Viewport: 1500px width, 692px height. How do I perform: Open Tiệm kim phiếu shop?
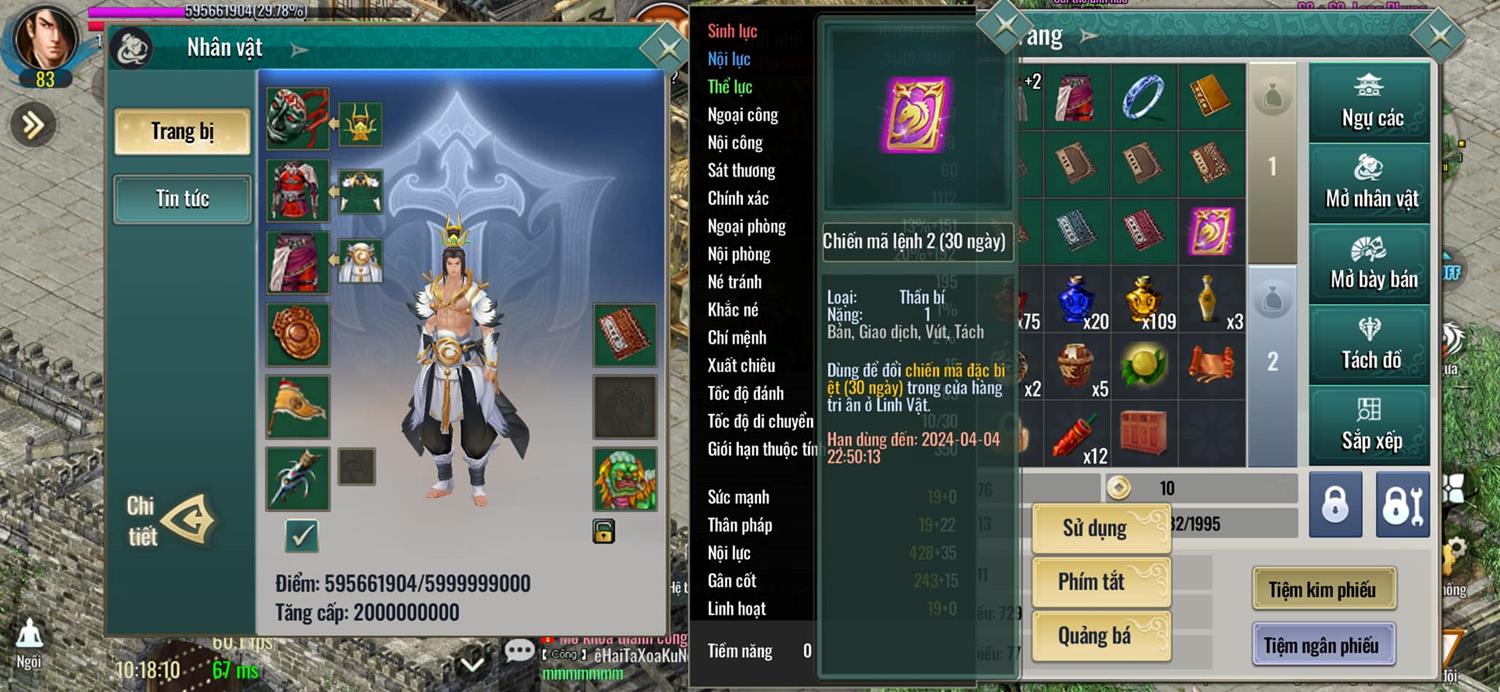point(1323,590)
